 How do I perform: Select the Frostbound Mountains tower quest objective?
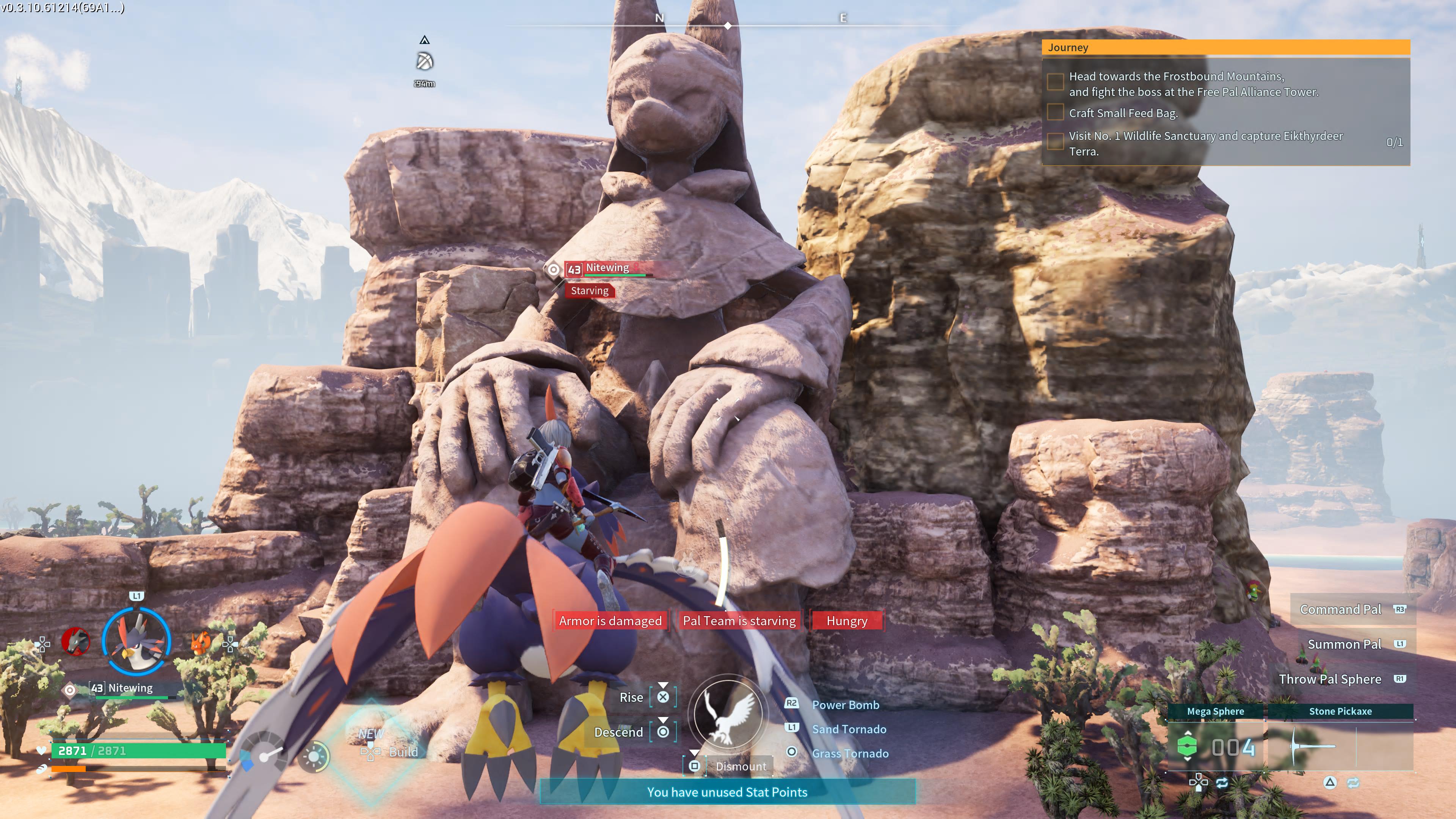(1192, 84)
